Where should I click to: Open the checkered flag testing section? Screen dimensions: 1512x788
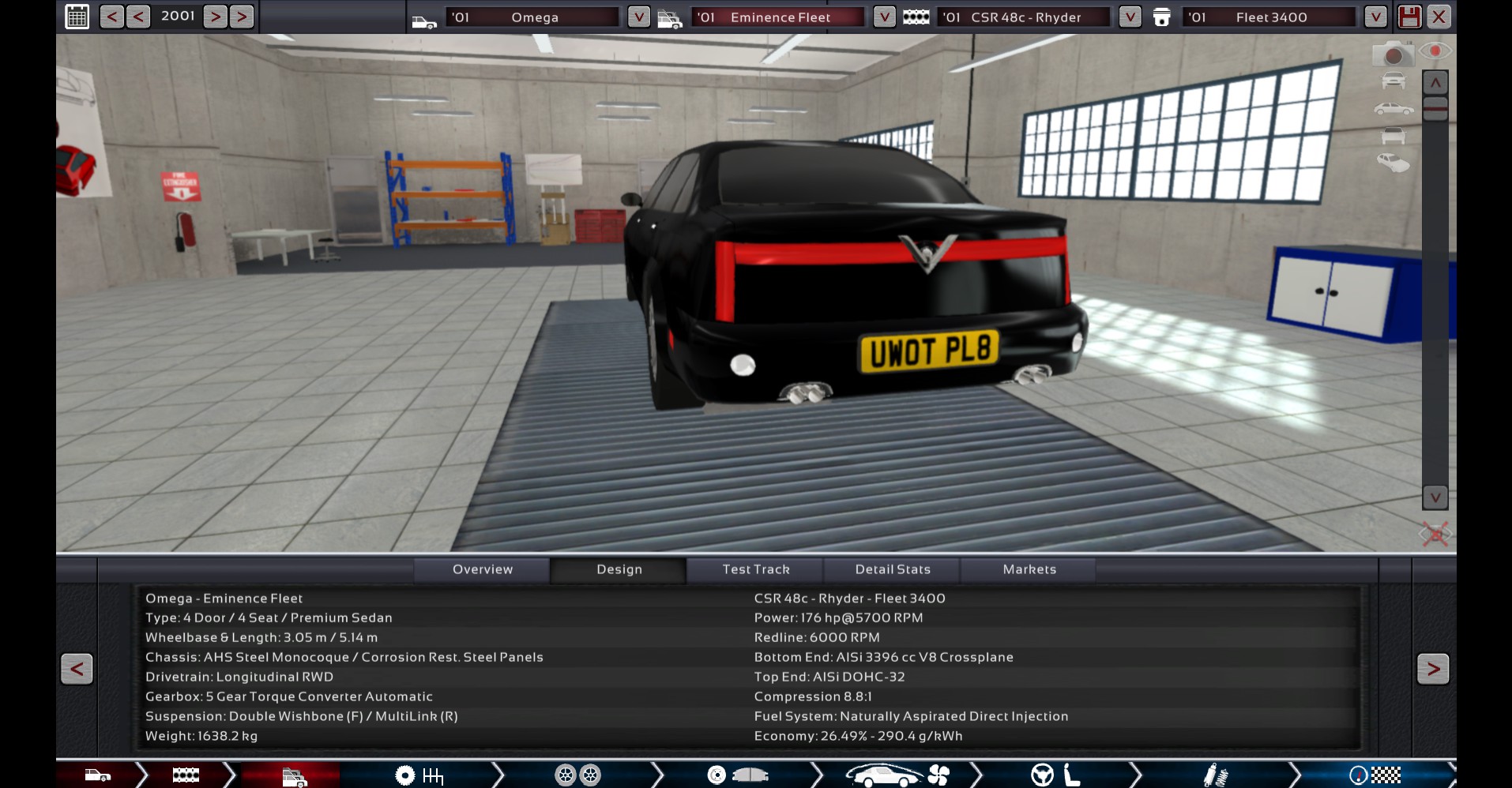point(1375,775)
